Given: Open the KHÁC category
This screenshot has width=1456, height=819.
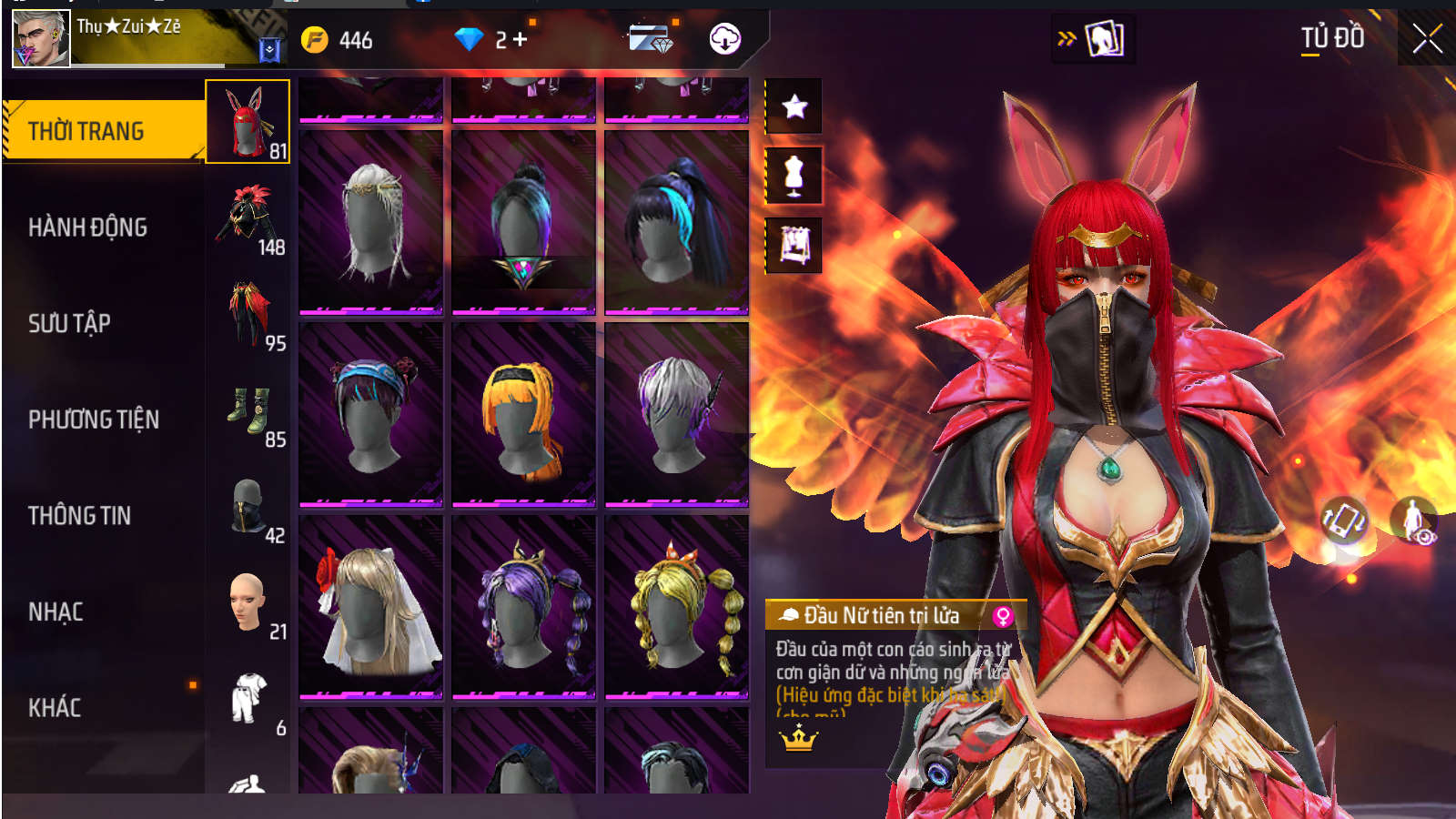Looking at the screenshot, I should [55, 708].
